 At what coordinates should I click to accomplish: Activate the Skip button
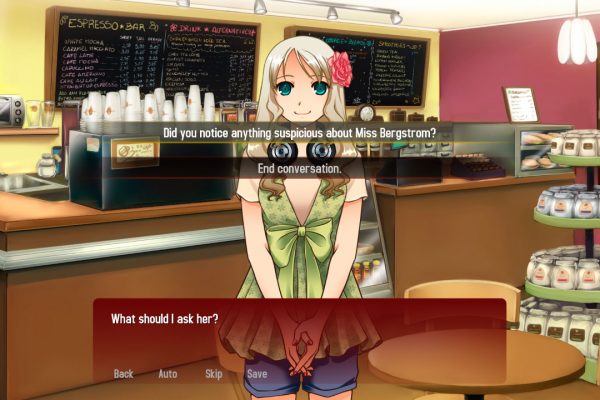pos(213,374)
